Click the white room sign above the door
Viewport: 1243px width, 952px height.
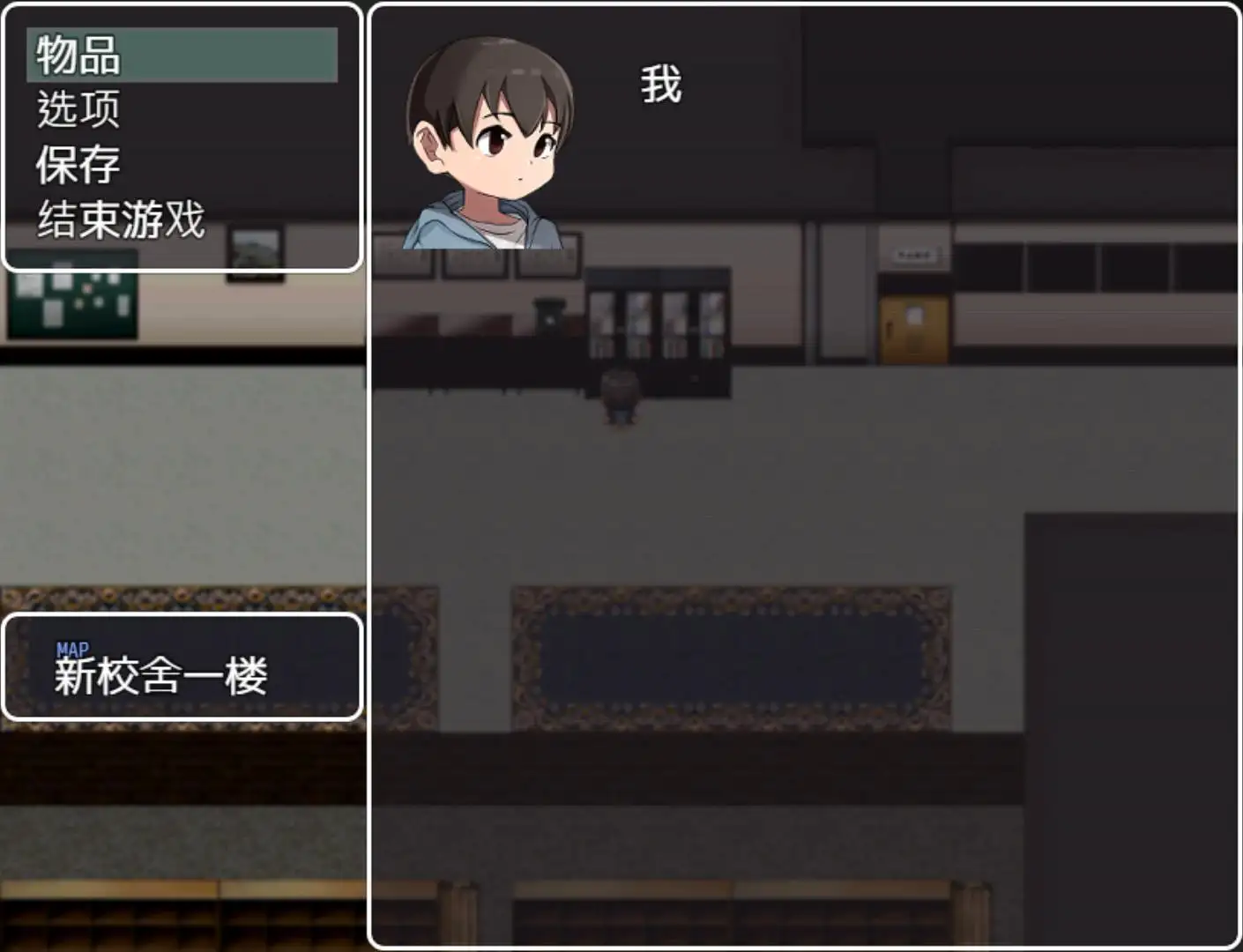click(917, 254)
